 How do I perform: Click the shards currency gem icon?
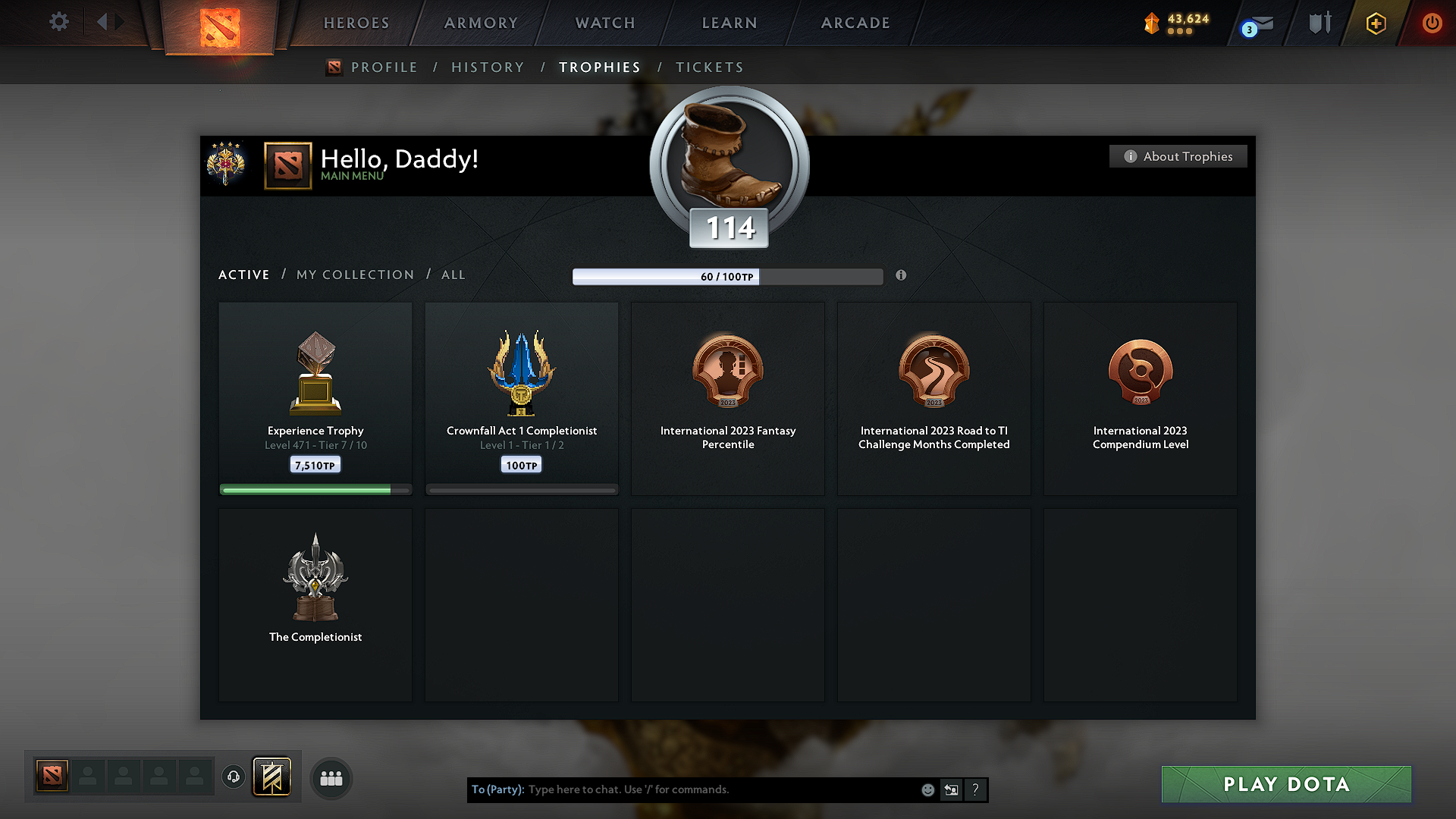1152,24
